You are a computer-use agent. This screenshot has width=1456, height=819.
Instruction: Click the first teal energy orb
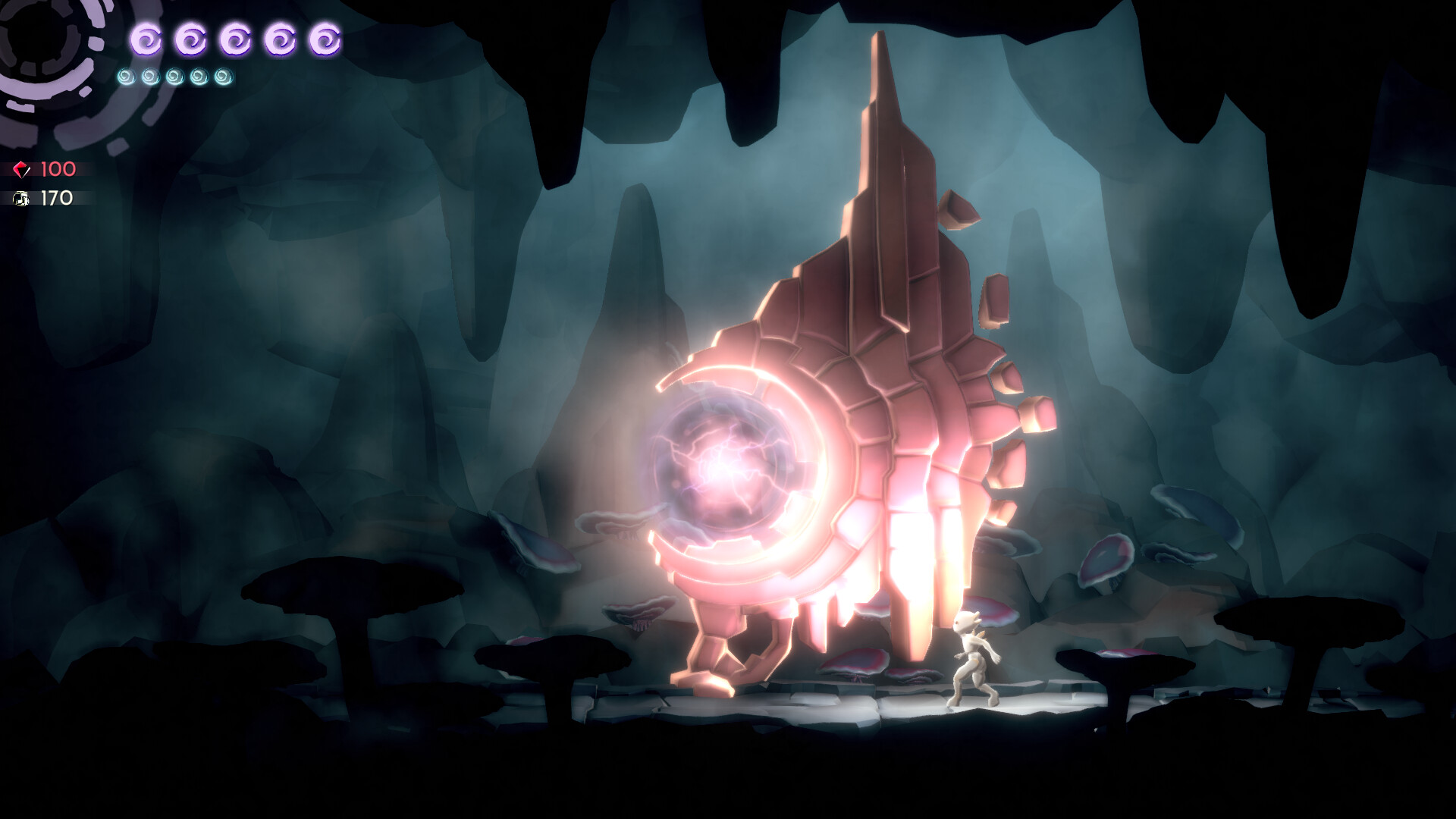coord(127,77)
